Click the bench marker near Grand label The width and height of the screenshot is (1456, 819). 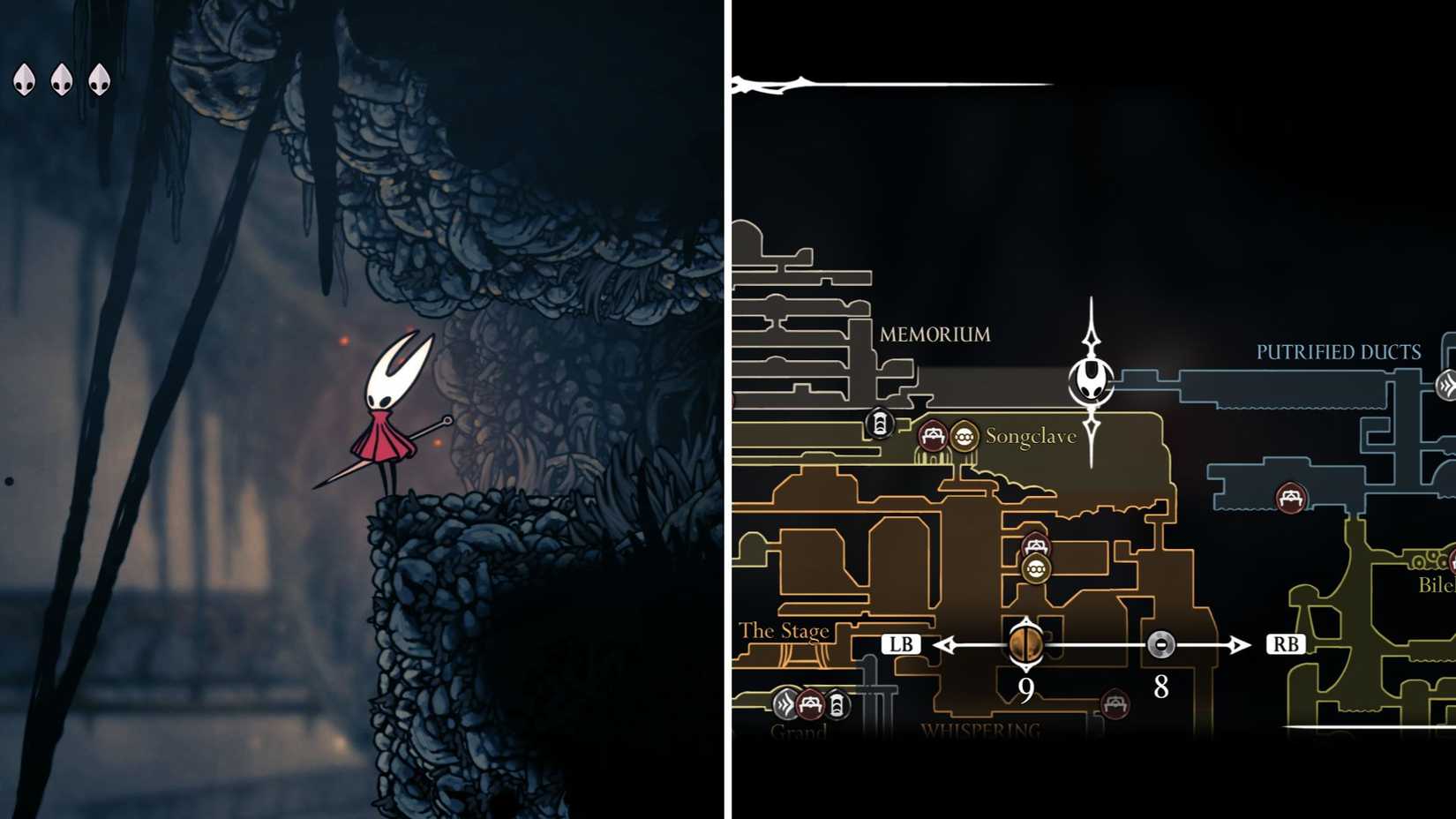[x=810, y=704]
